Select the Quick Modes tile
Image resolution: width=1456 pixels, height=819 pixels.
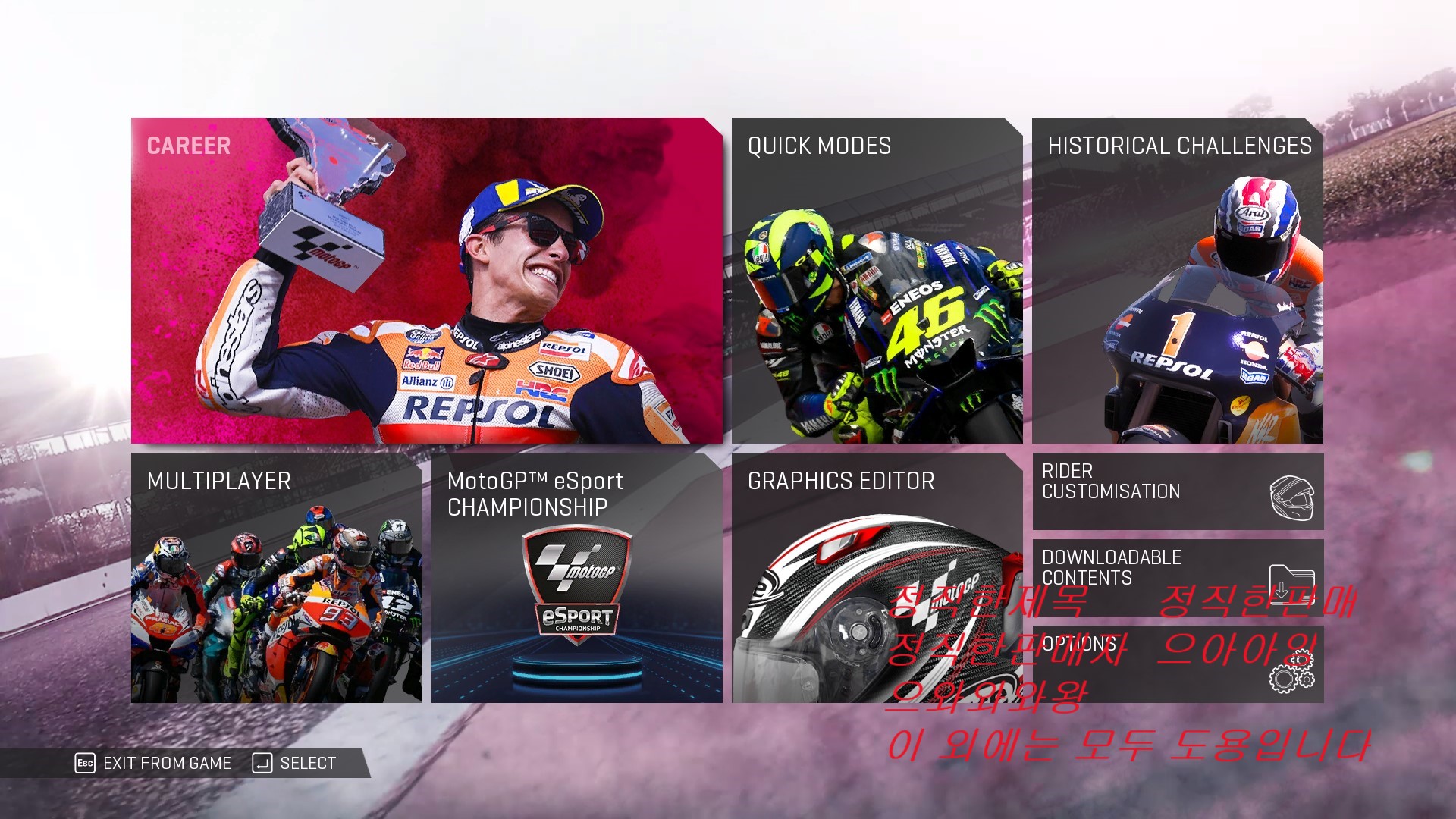[877, 281]
